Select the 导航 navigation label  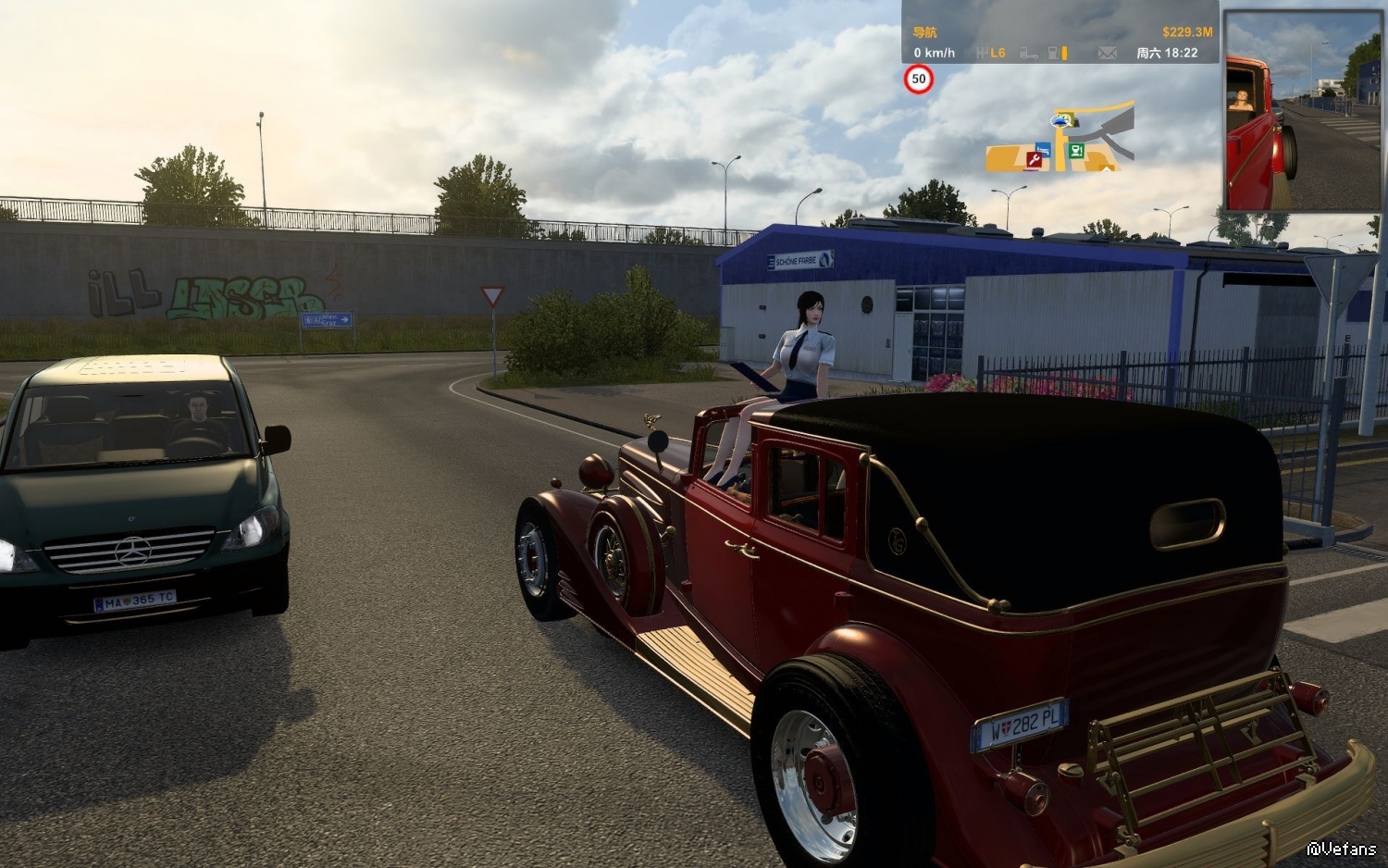point(924,32)
